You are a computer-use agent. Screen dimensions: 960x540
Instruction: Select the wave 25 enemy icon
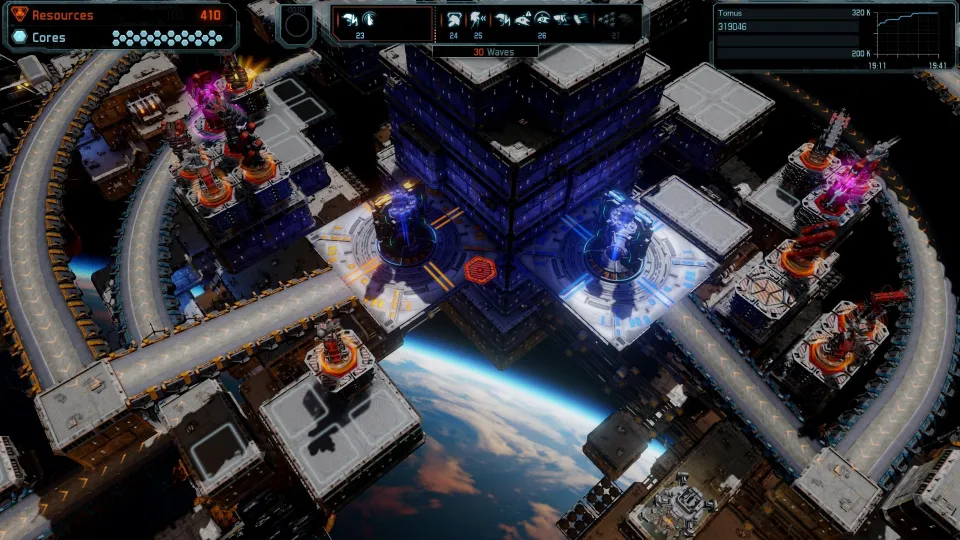coord(477,20)
